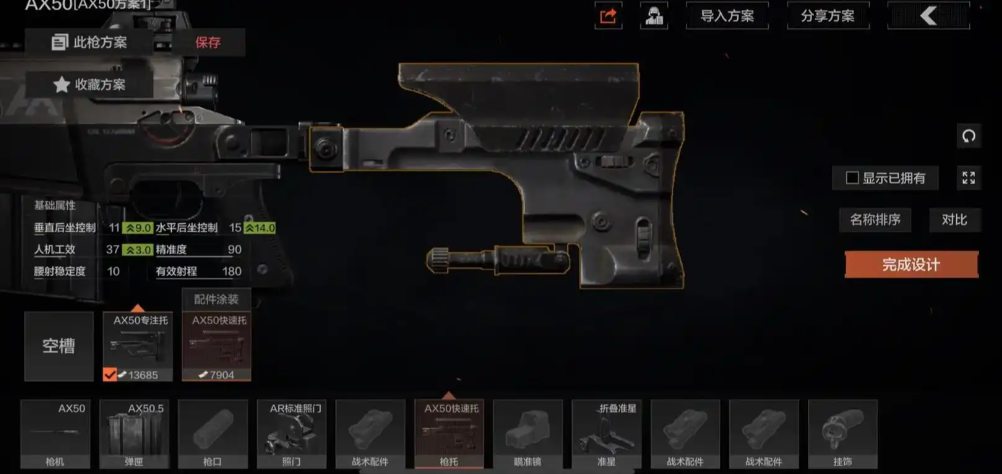Image resolution: width=1002 pixels, height=474 pixels.
Task: Choose 分享方案 share scheme
Action: pyautogui.click(x=827, y=16)
